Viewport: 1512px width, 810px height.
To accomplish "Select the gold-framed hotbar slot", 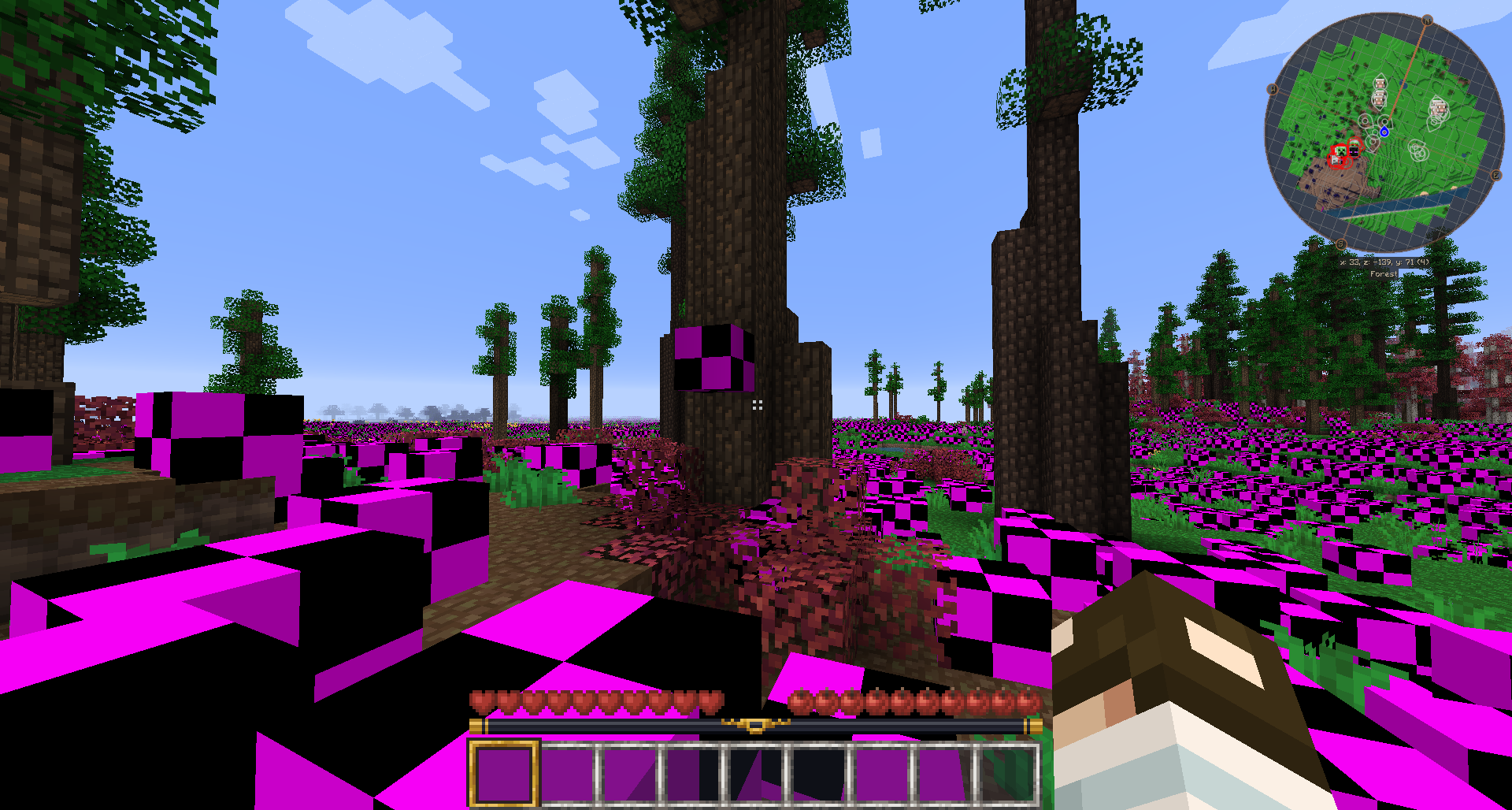I will pyautogui.click(x=504, y=773).
